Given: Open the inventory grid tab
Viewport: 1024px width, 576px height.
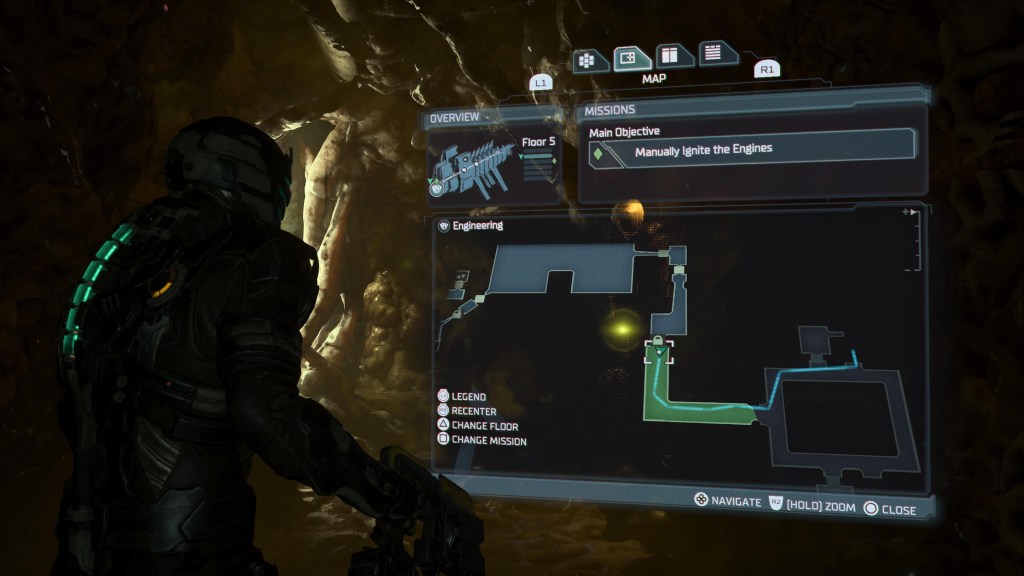Looking at the screenshot, I should click(x=591, y=59).
